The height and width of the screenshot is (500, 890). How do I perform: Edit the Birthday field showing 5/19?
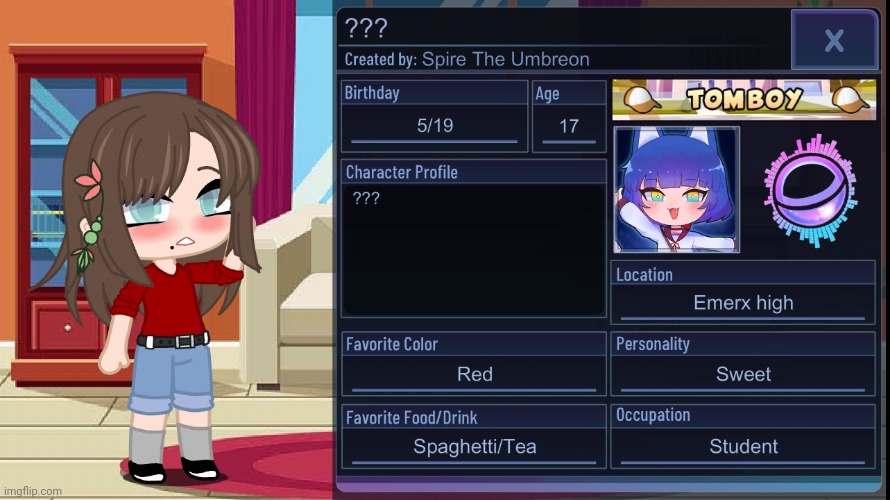434,127
